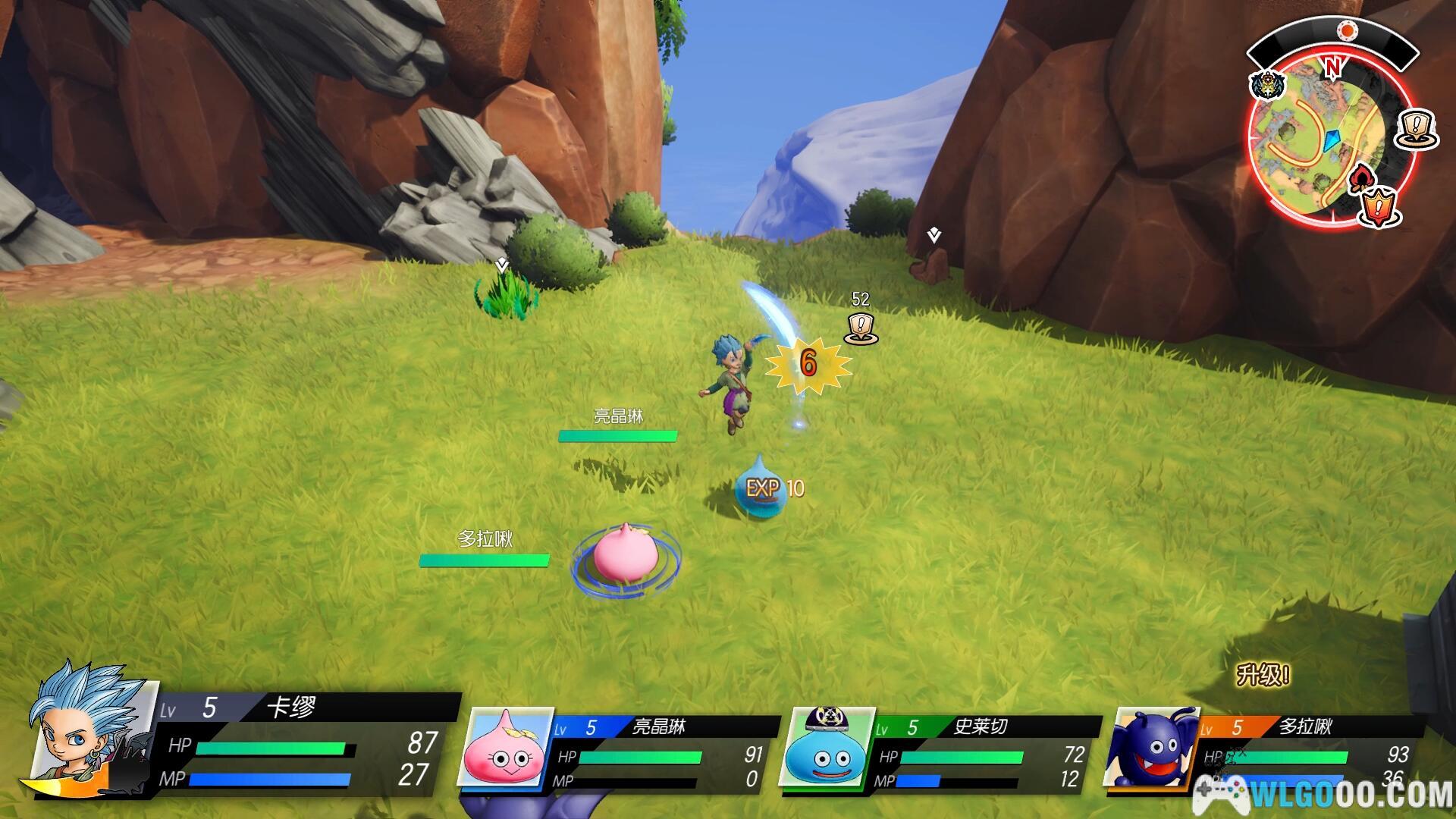Click the sun time-of-day indicator above minimap
Screen dimensions: 1456x819
1347,30
